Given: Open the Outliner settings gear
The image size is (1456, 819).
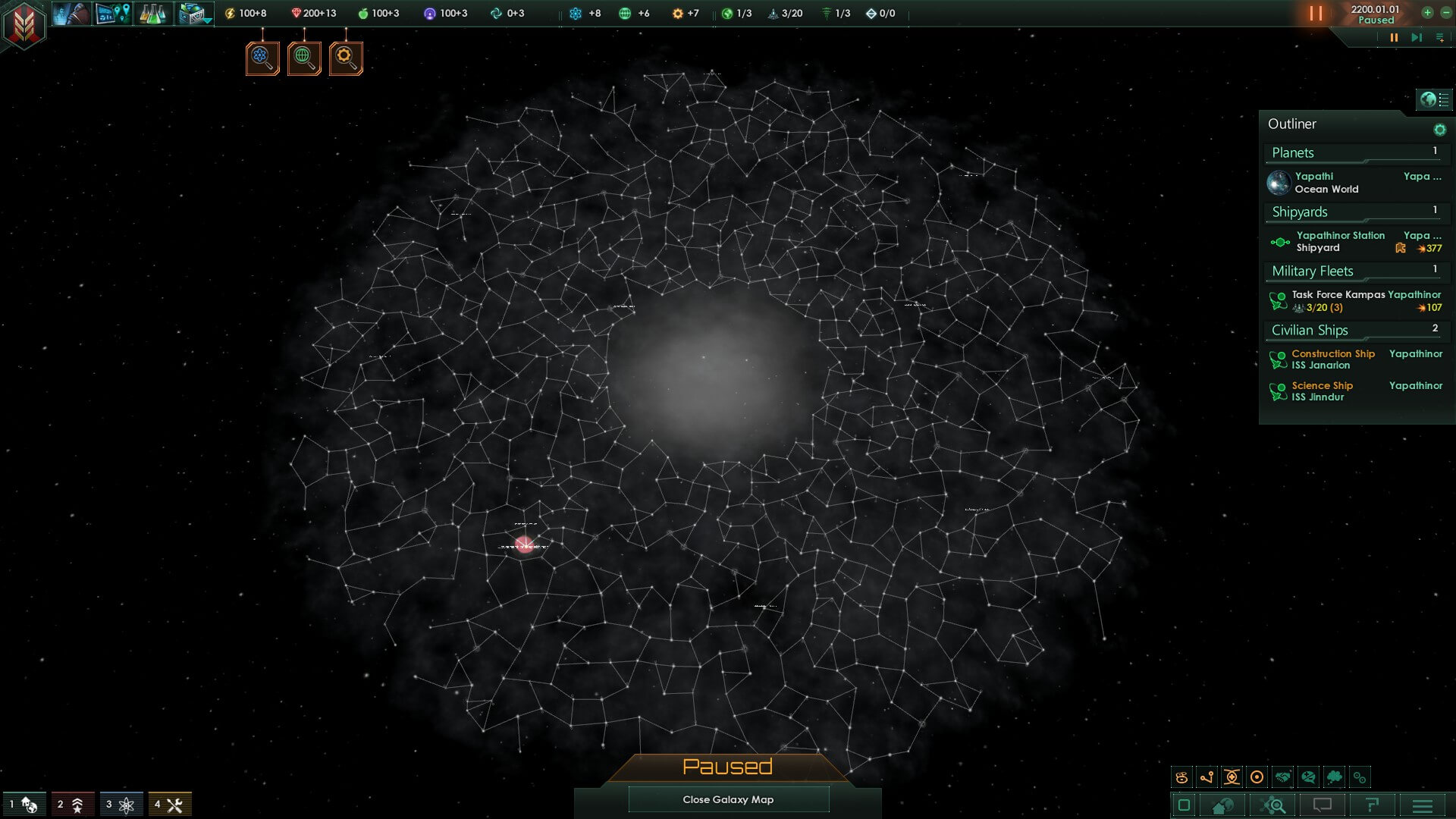Looking at the screenshot, I should click(1439, 130).
